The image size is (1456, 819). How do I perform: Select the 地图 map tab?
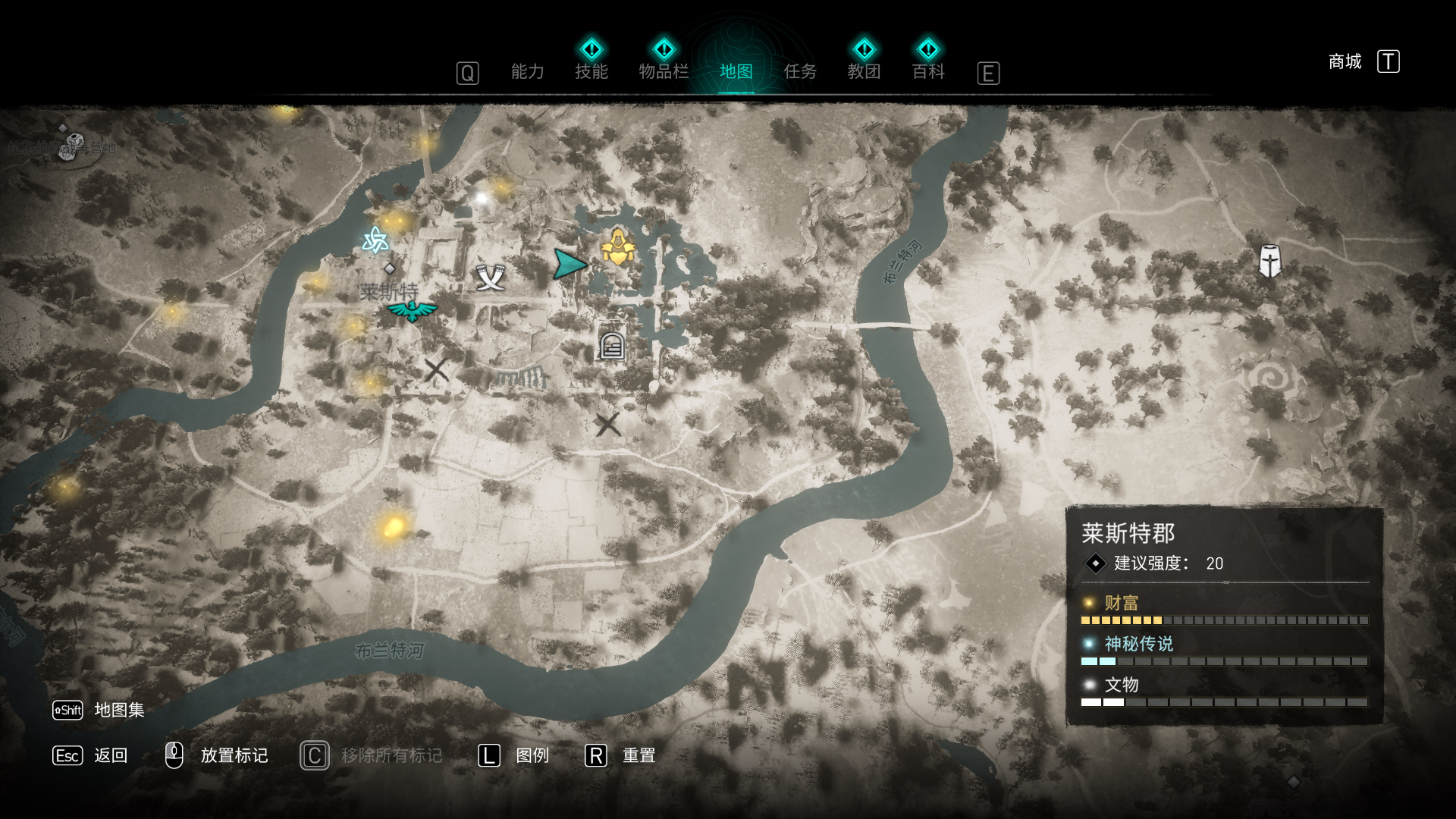[x=736, y=72]
